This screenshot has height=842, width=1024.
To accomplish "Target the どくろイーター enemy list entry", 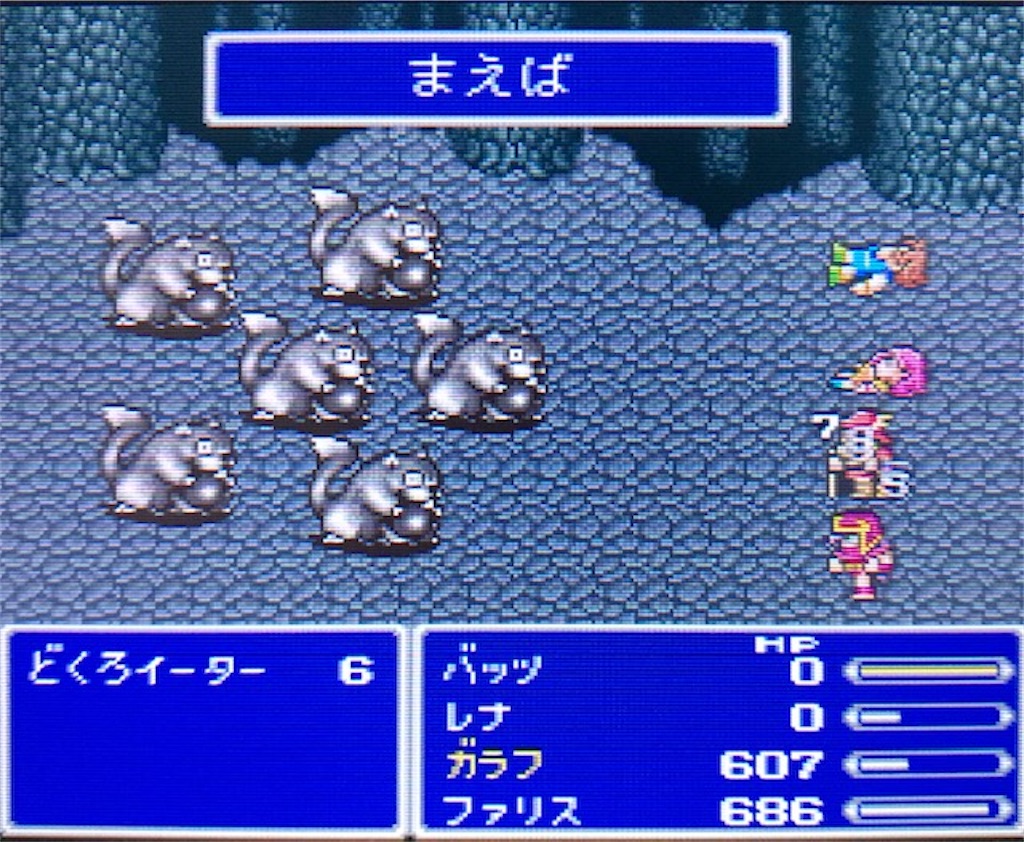I will (150, 669).
